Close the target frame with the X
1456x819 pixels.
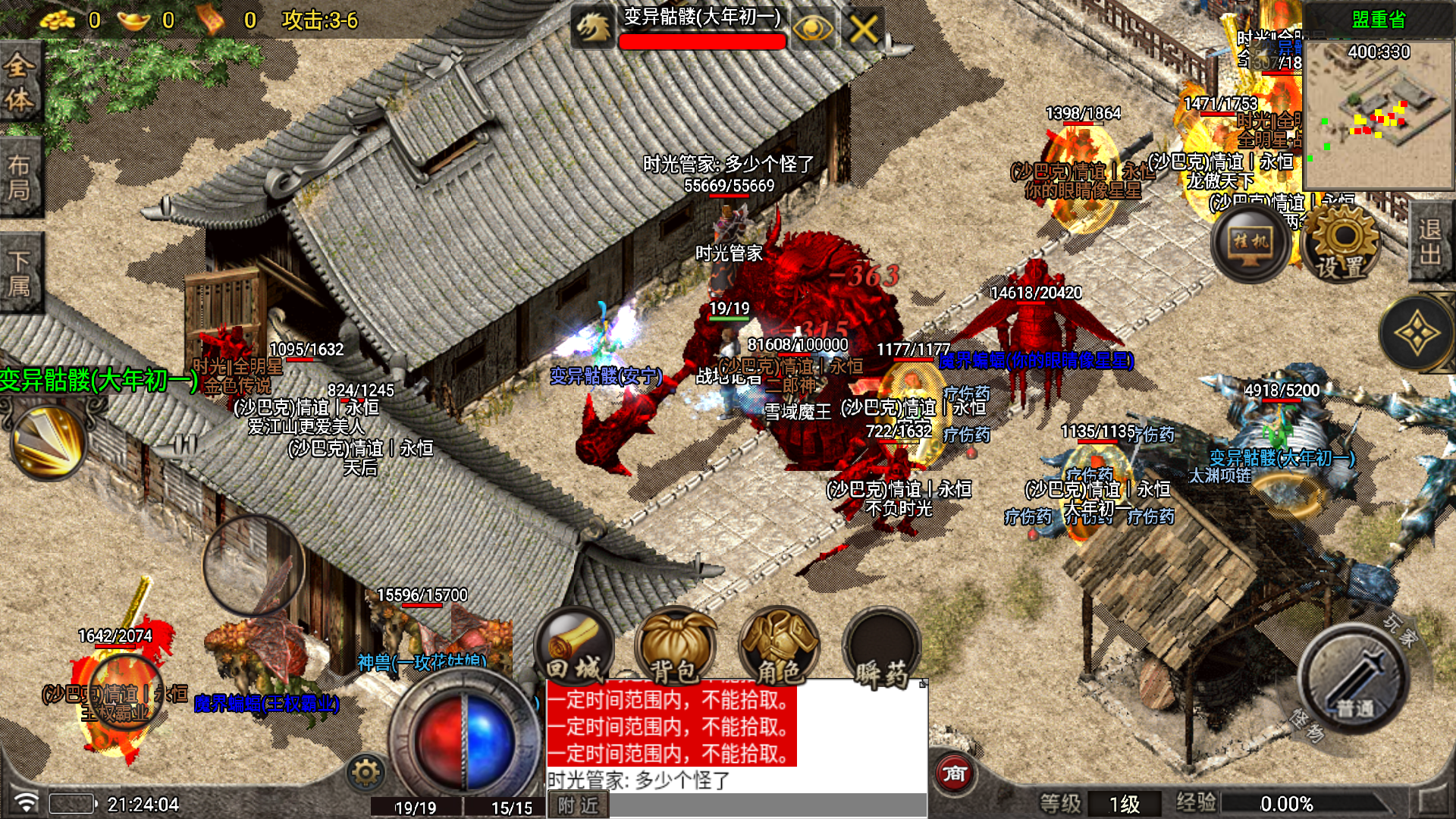coord(863,30)
